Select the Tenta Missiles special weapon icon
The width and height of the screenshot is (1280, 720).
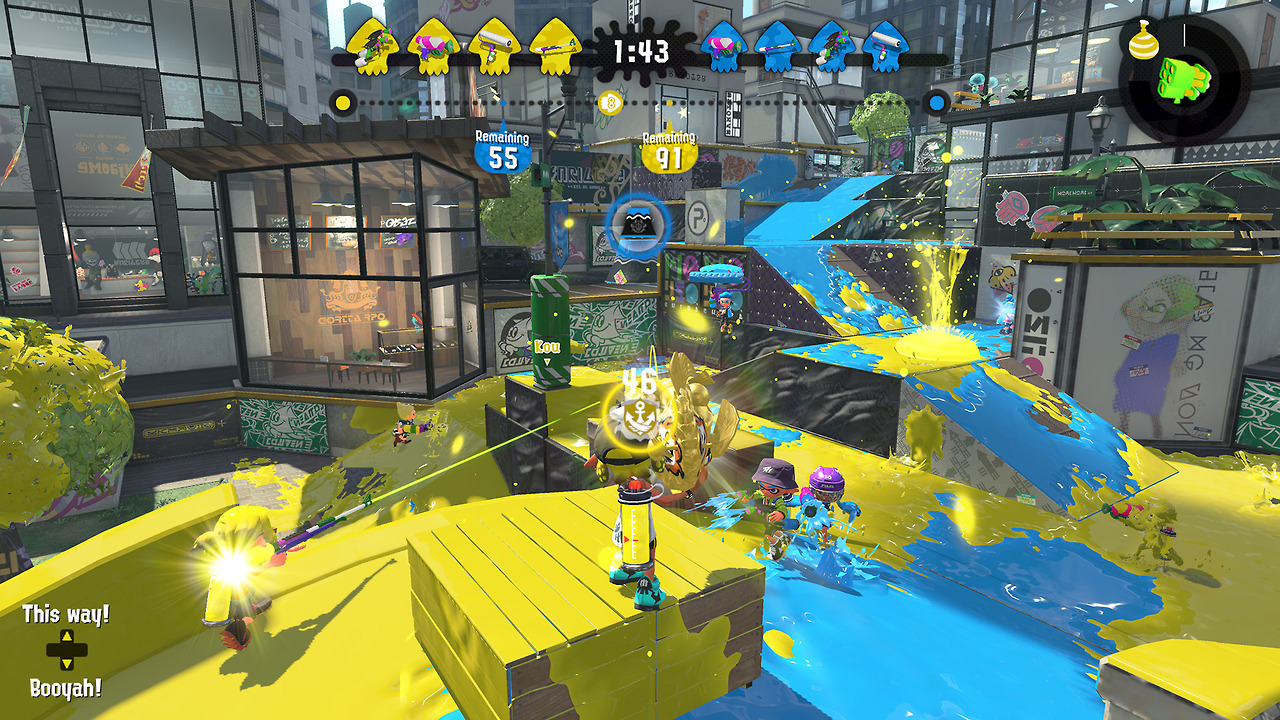pos(1183,78)
